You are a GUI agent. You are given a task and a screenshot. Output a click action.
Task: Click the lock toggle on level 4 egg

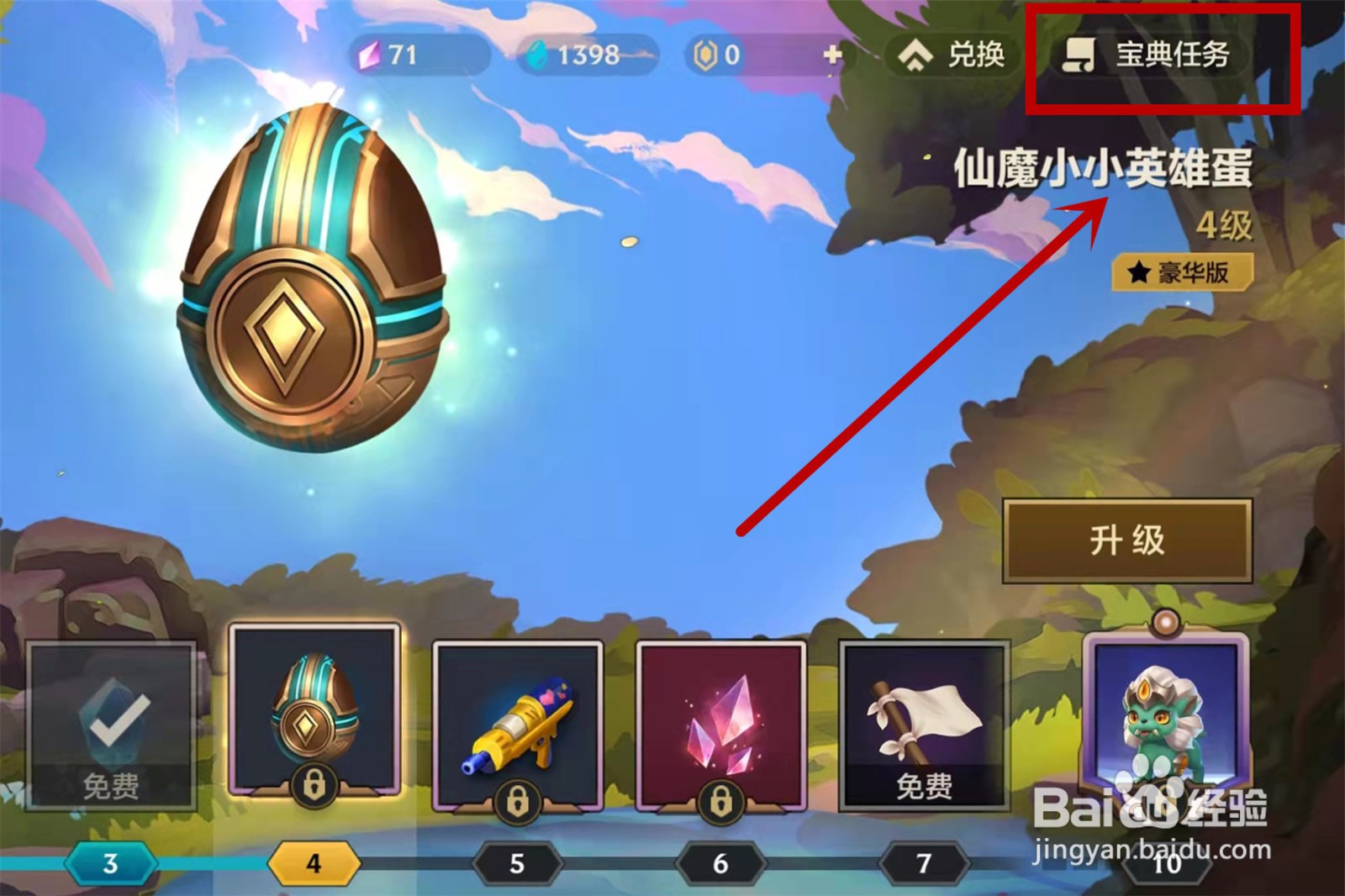point(314,783)
